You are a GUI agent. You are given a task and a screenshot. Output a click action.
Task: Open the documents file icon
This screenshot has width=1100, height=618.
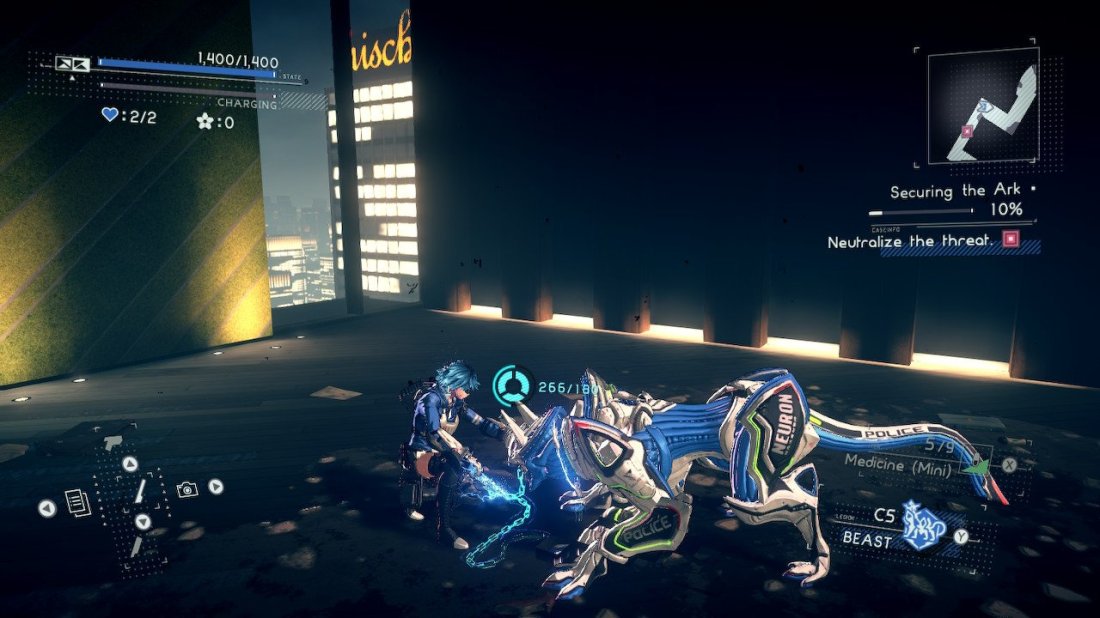coord(79,502)
